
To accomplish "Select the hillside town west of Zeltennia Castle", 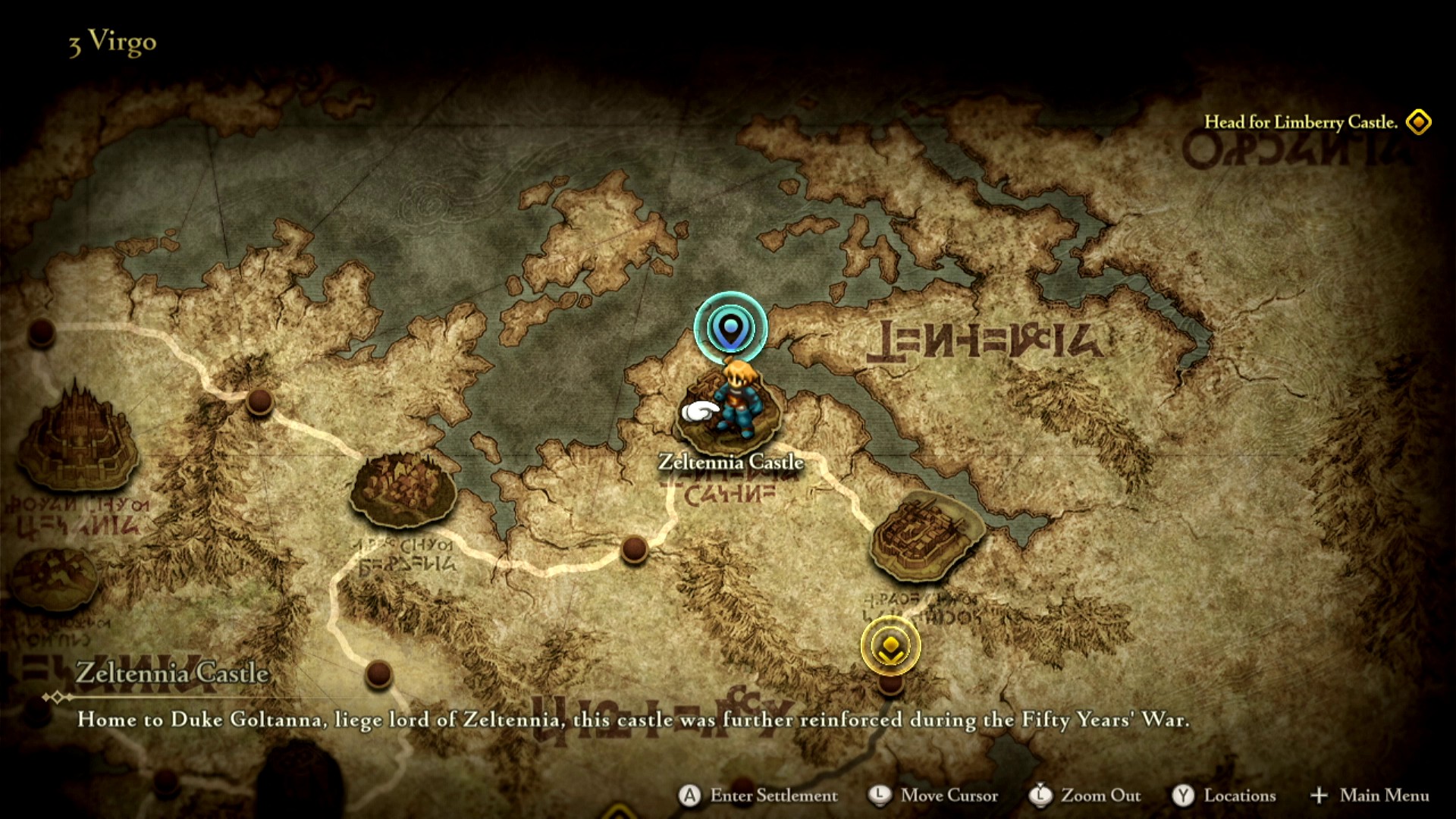I will 403,488.
